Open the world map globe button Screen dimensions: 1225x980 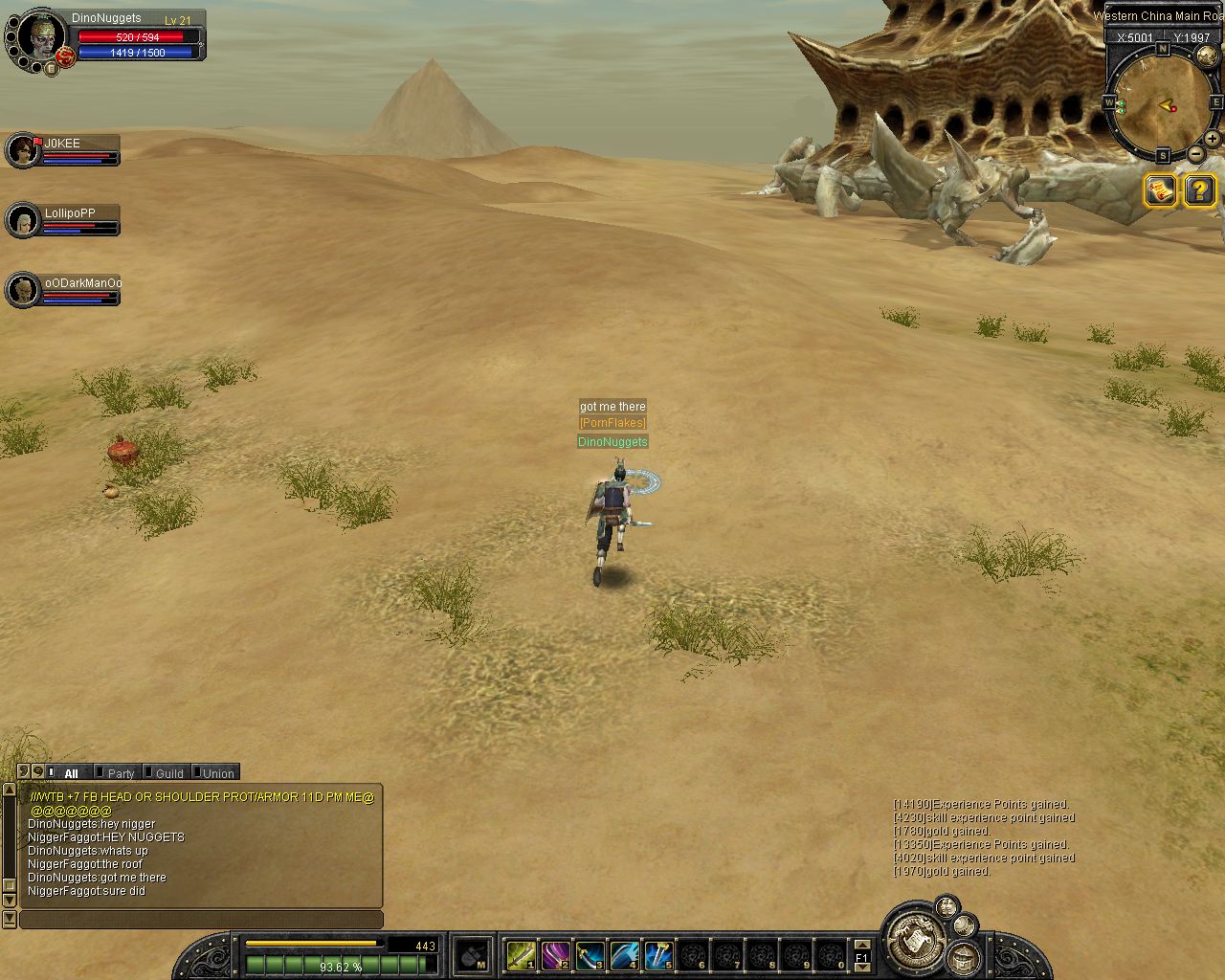point(1207,56)
